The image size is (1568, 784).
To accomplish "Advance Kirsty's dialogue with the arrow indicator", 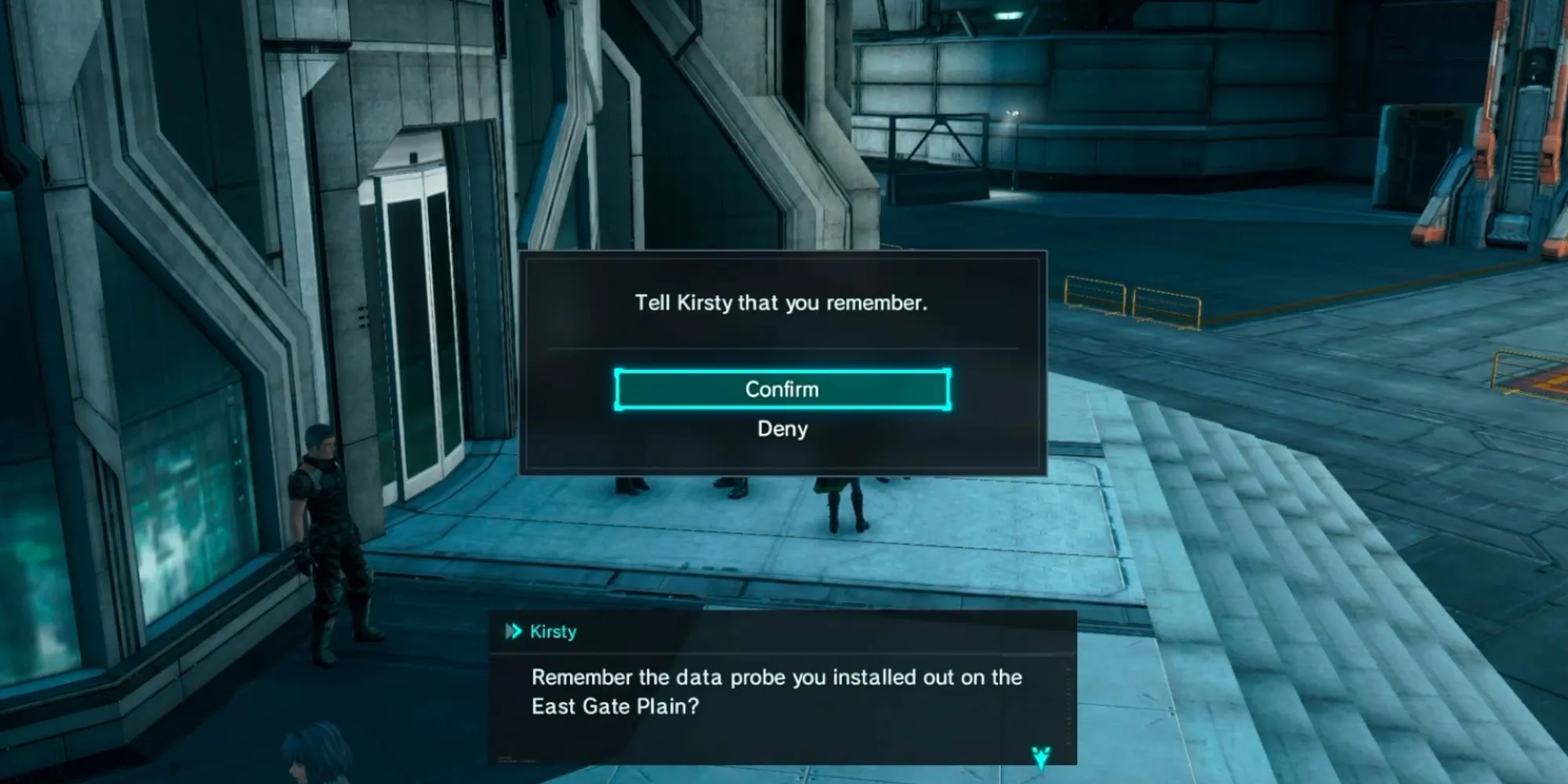I will 1040,757.
